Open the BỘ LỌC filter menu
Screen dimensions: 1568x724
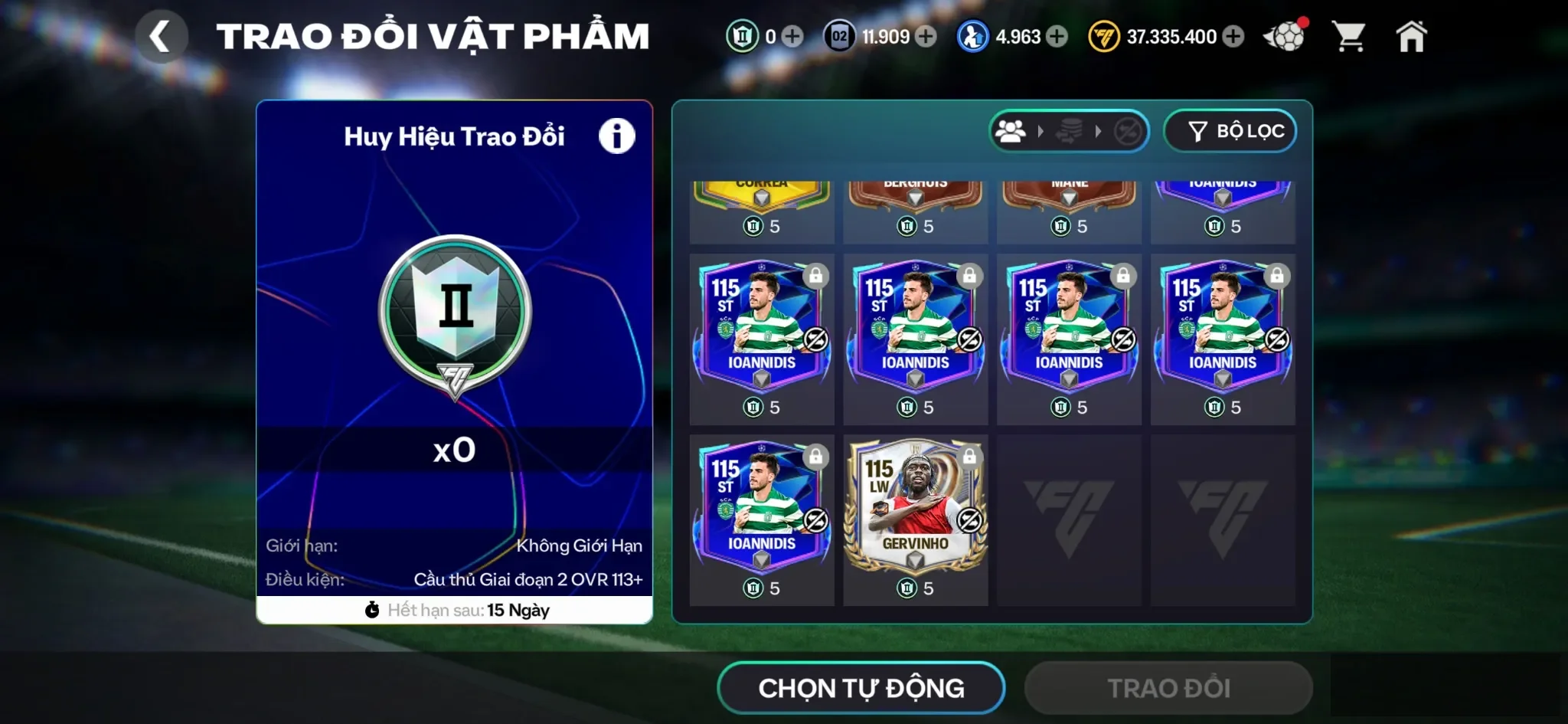point(1230,131)
